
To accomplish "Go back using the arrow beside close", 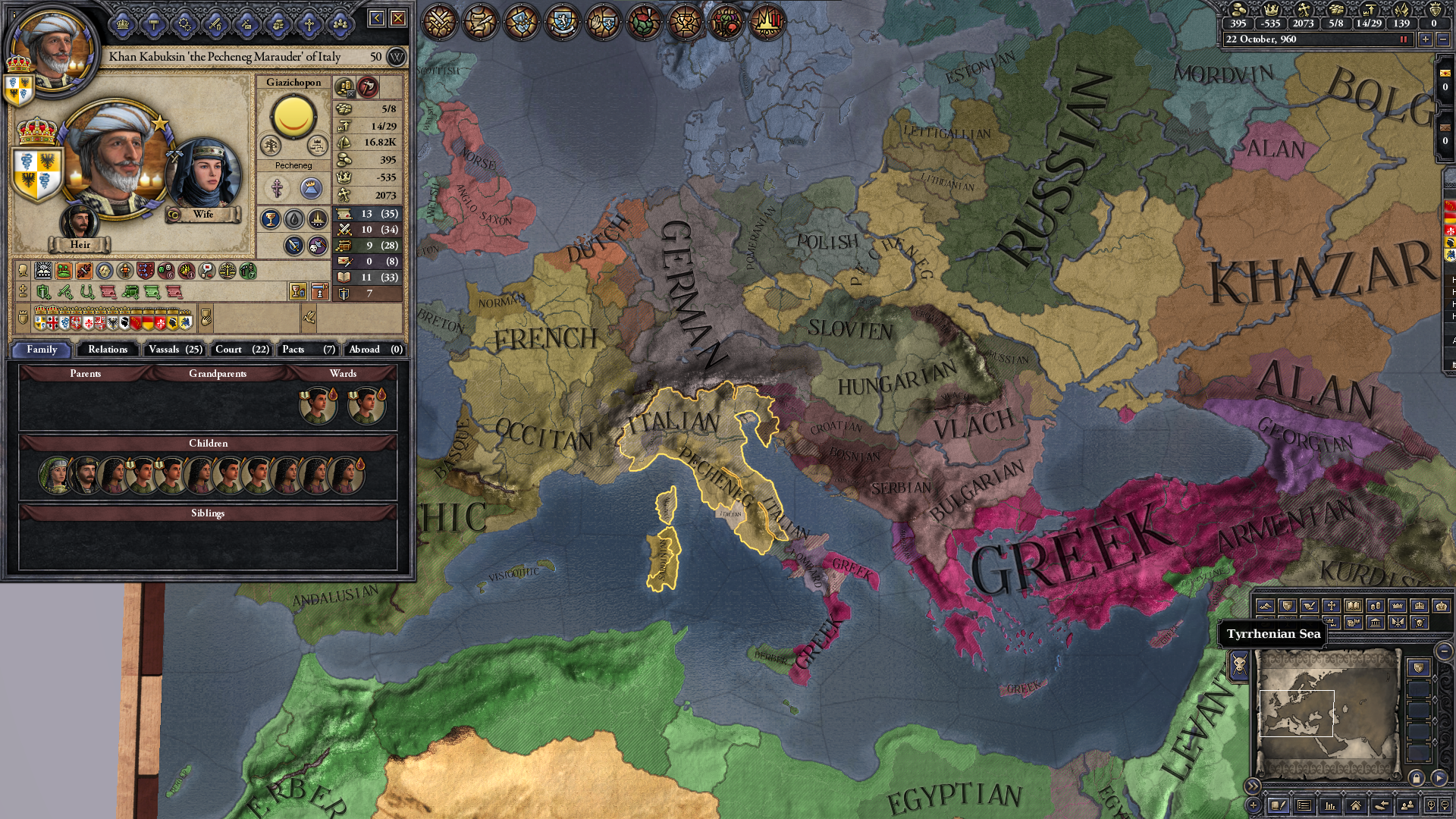I will pos(376,18).
